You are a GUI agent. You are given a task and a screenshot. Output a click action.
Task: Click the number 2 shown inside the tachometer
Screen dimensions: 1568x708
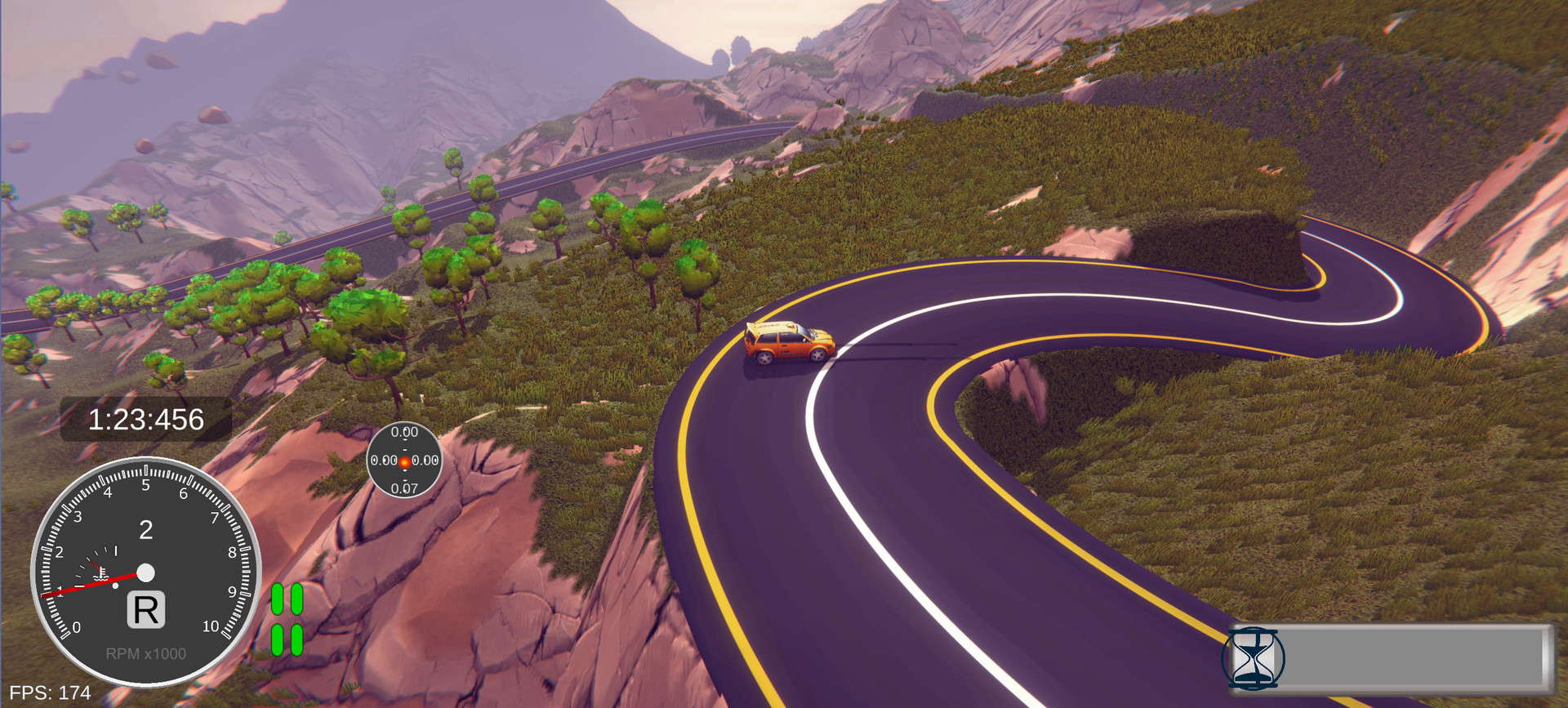pos(145,529)
